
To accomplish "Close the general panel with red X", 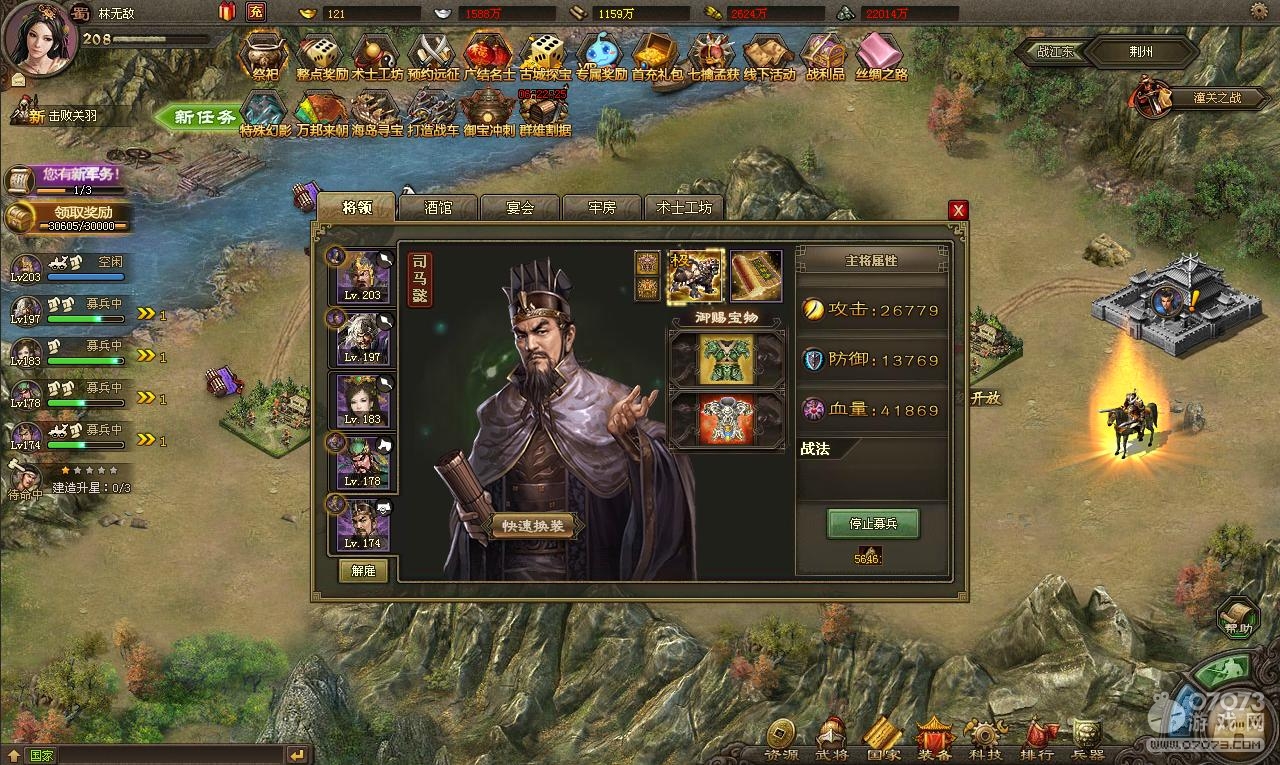I will click(x=958, y=210).
